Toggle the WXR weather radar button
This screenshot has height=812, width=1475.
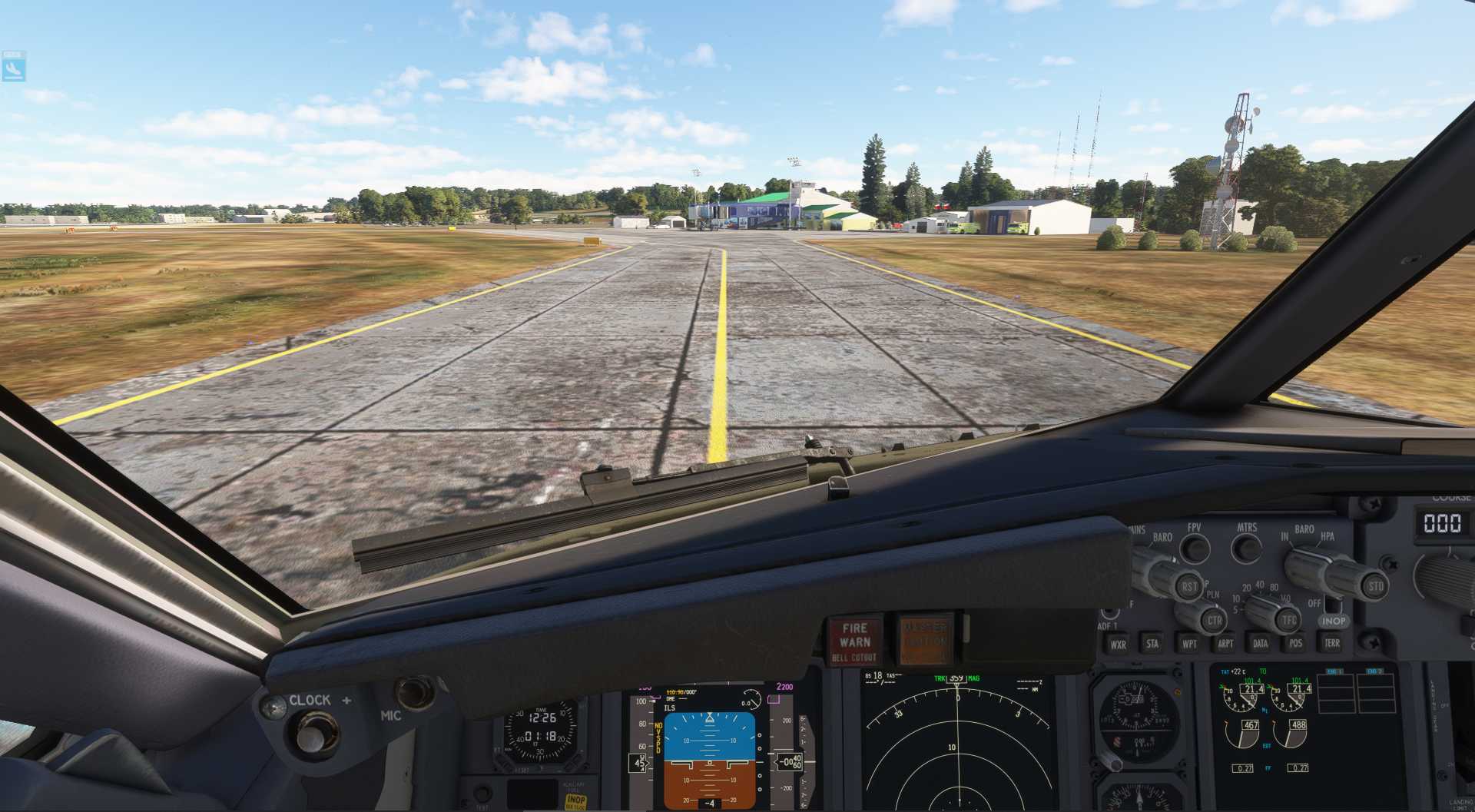tap(1118, 645)
